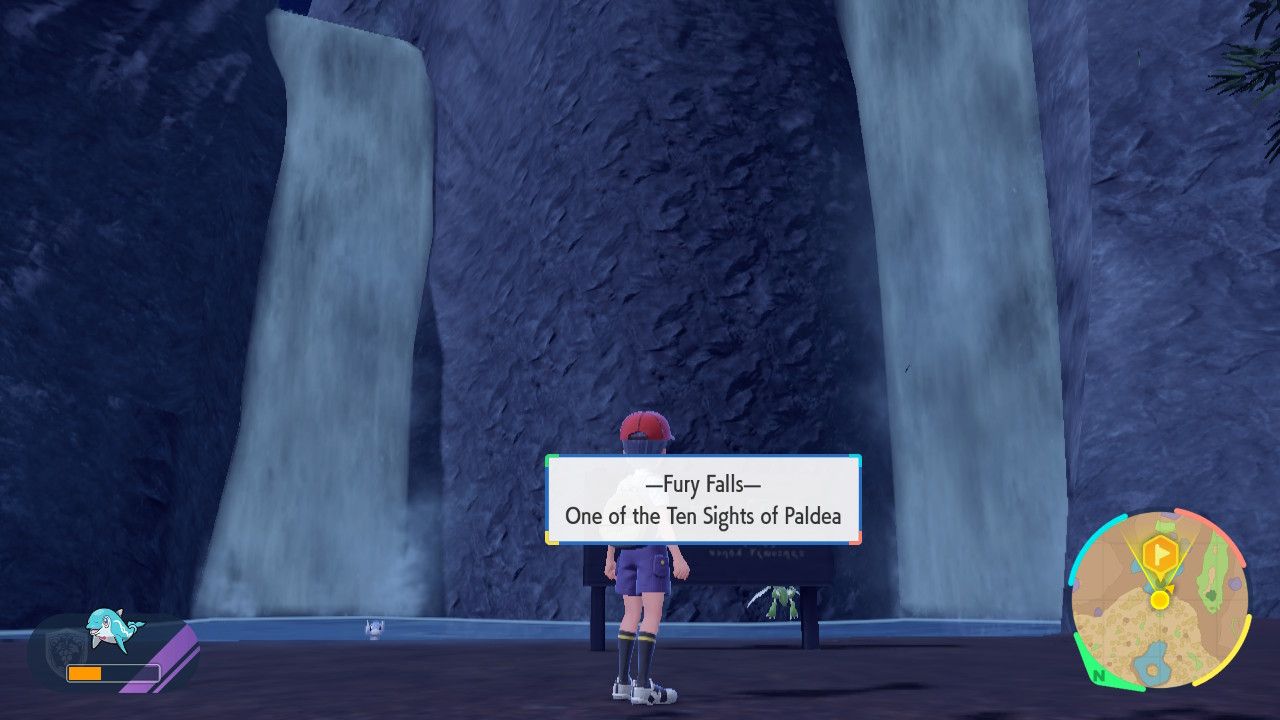
Task: Tap the hexagonal flag destination marker on minimap
Action: (1161, 552)
